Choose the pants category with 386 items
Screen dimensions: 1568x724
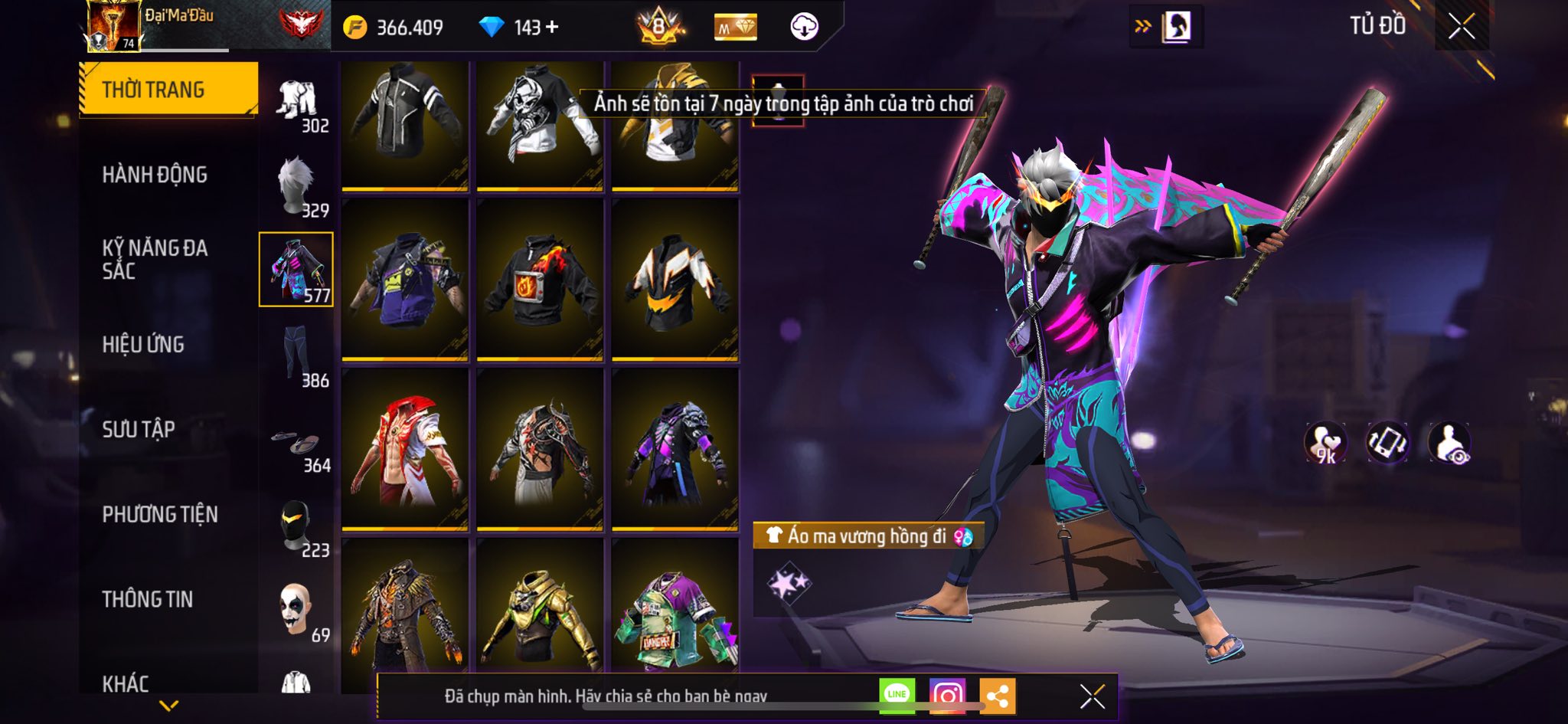click(x=297, y=355)
